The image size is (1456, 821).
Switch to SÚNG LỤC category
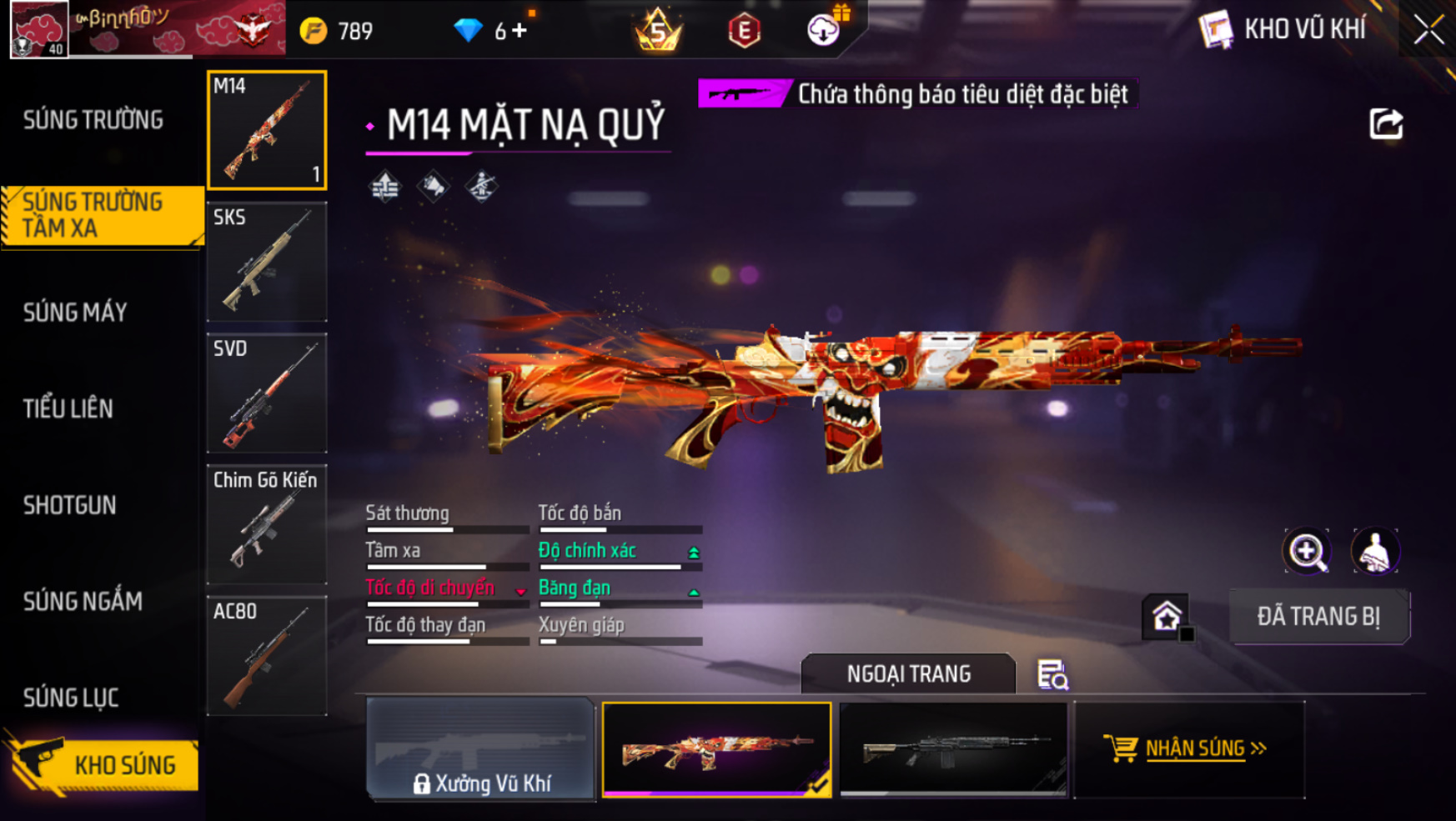pyautogui.click(x=71, y=698)
